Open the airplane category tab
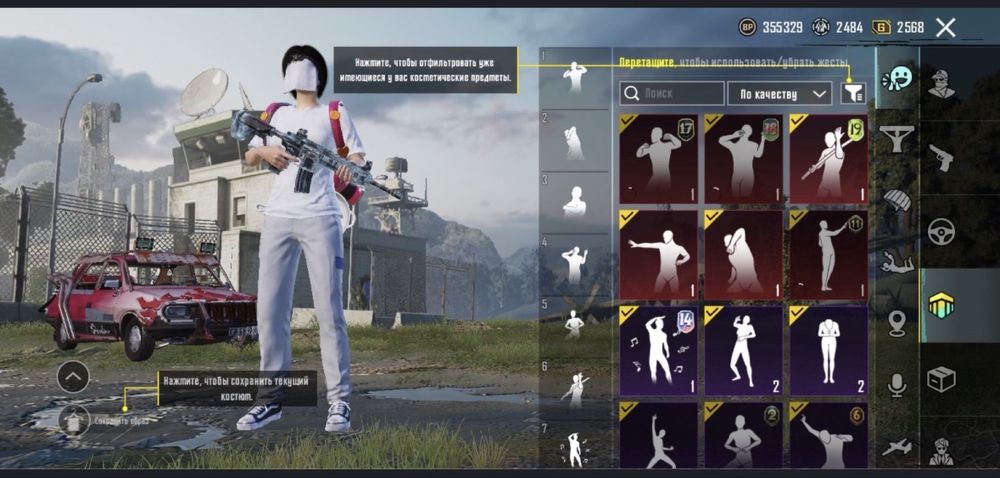Viewport: 1000px width, 478px height. [897, 447]
